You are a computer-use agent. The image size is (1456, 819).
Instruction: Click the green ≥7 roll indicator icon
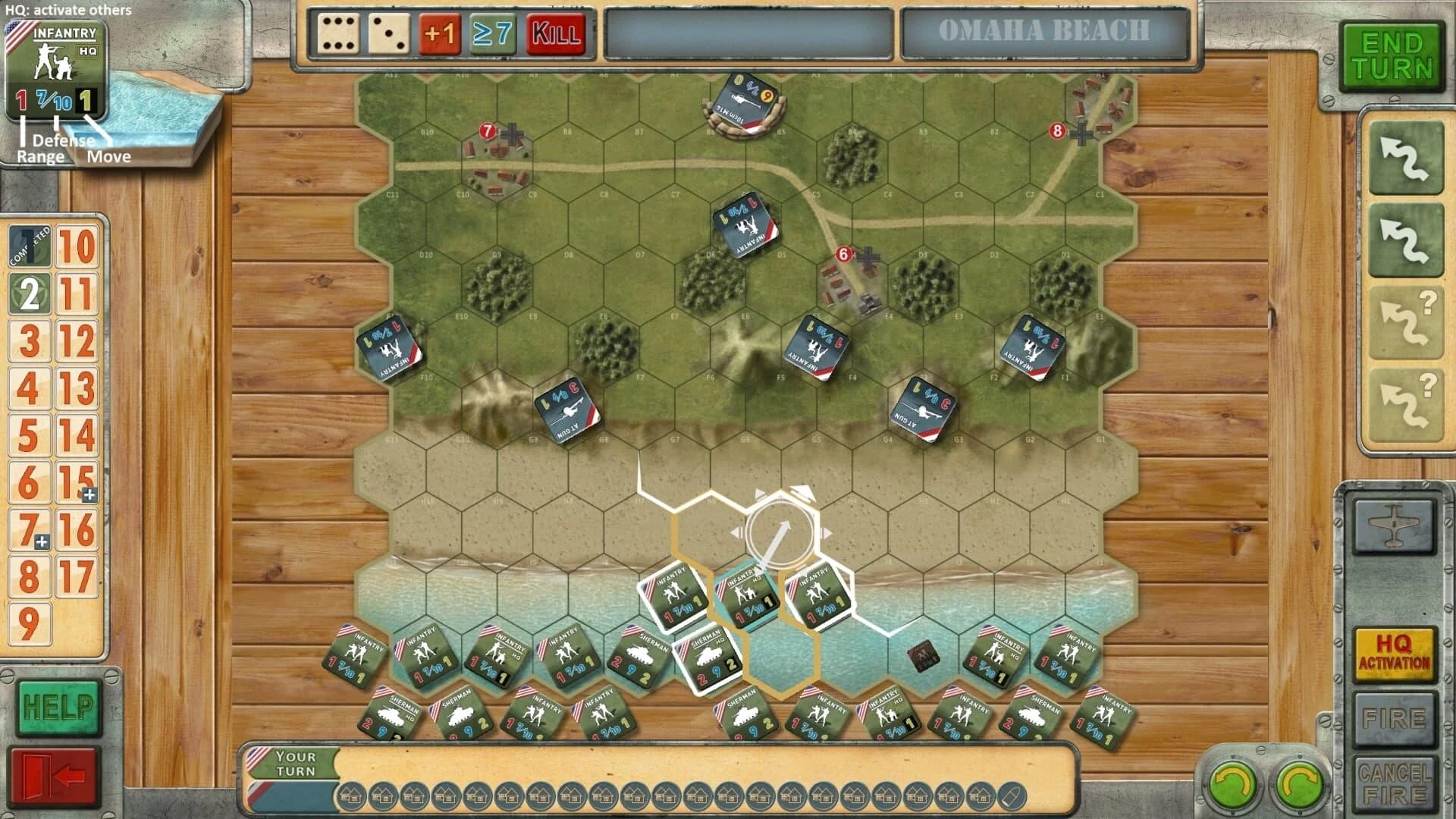click(493, 36)
